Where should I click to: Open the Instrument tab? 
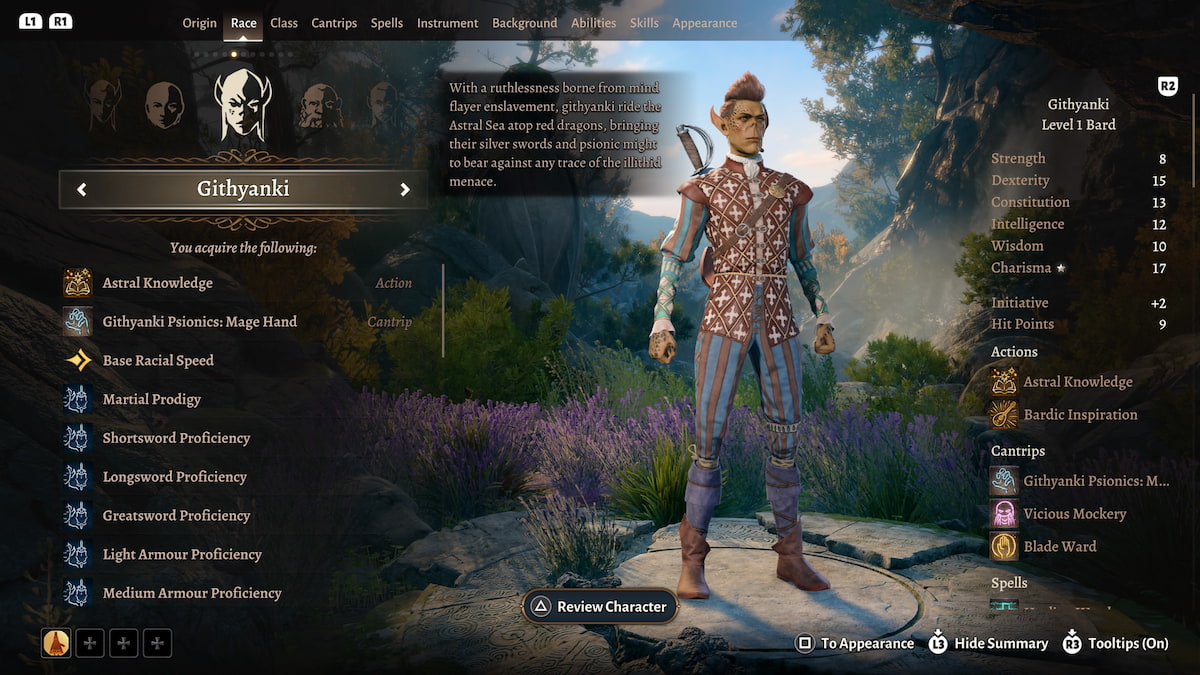(447, 23)
